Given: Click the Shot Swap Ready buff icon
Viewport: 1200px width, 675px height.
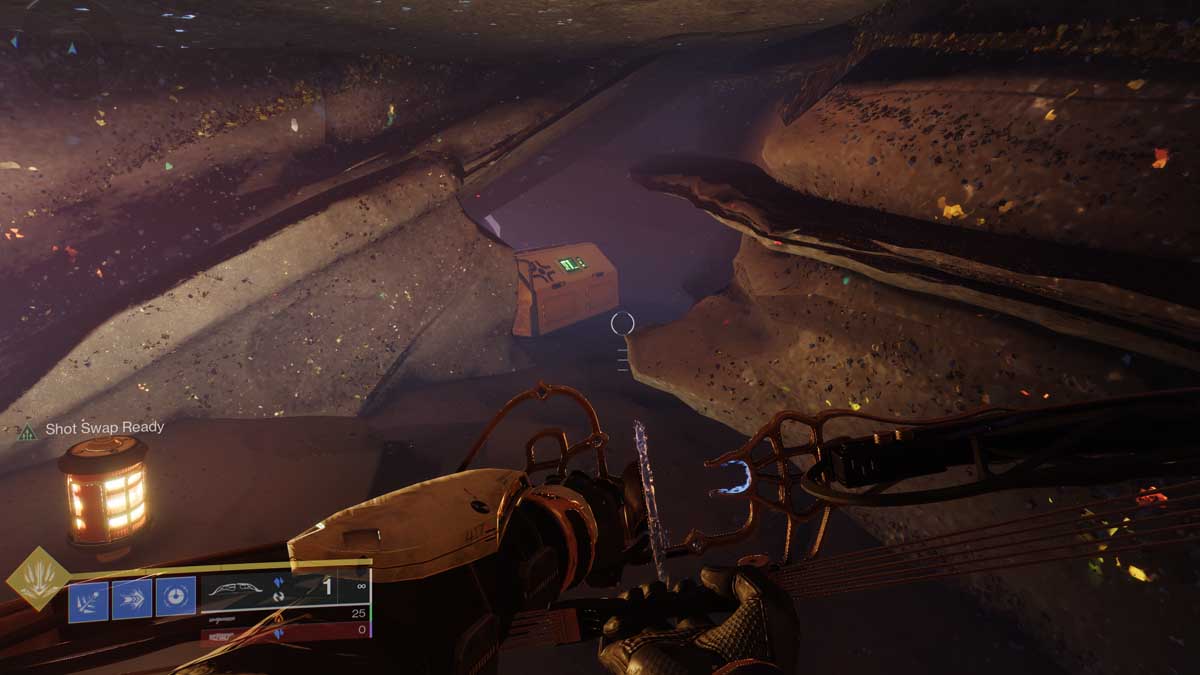Looking at the screenshot, I should (x=27, y=431).
